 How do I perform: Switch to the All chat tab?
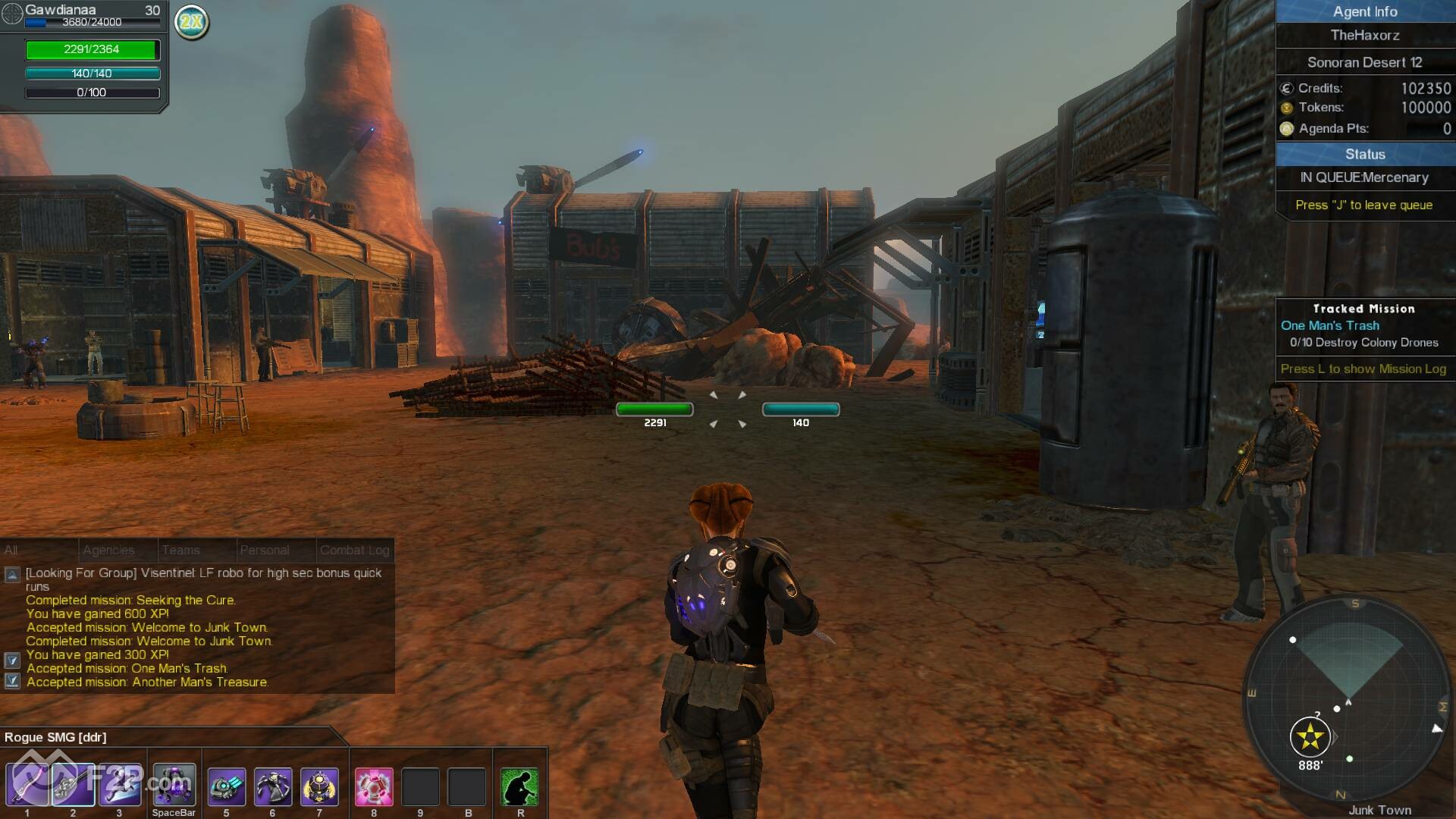tap(11, 550)
